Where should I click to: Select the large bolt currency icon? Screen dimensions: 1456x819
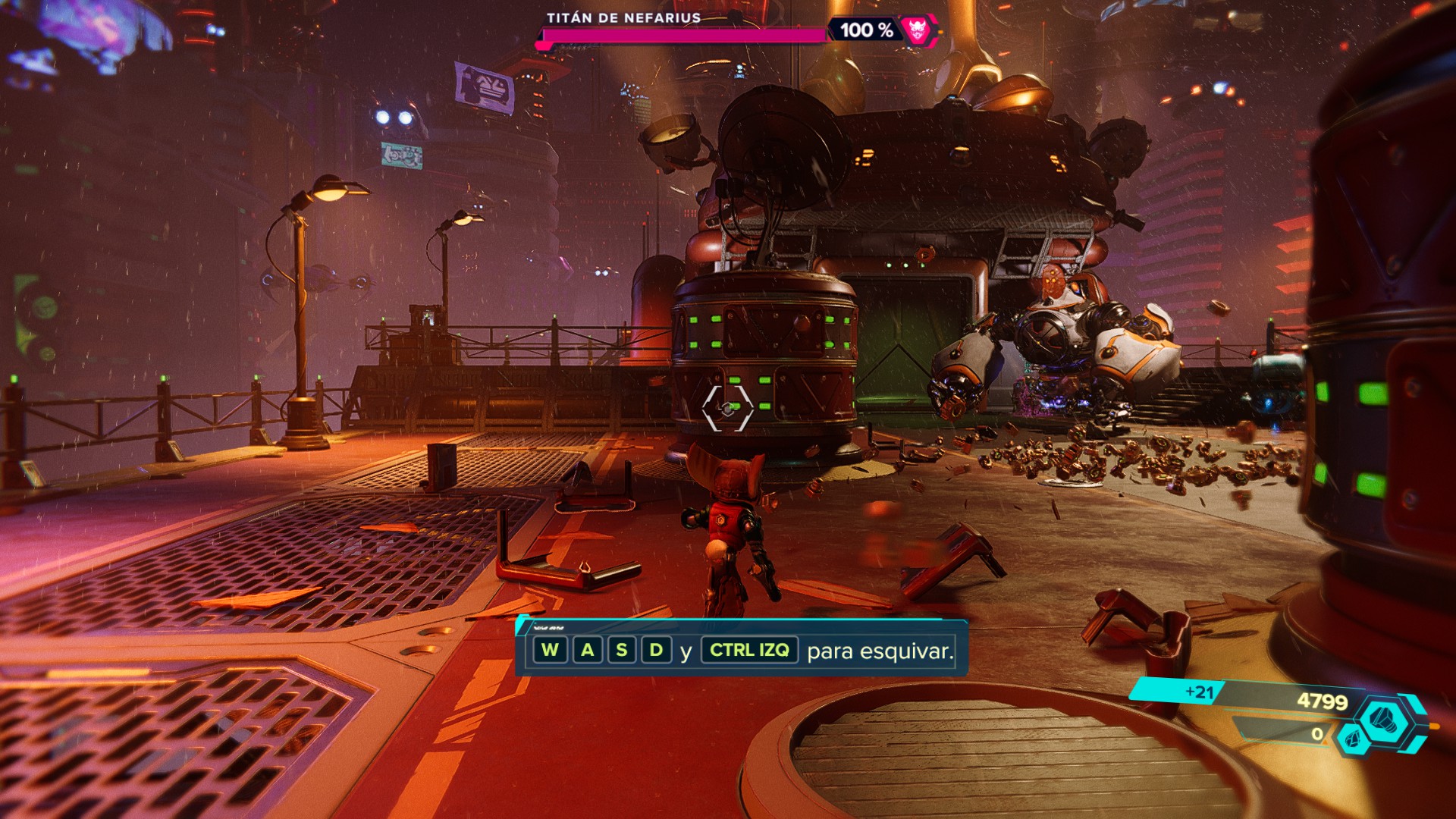click(1384, 718)
